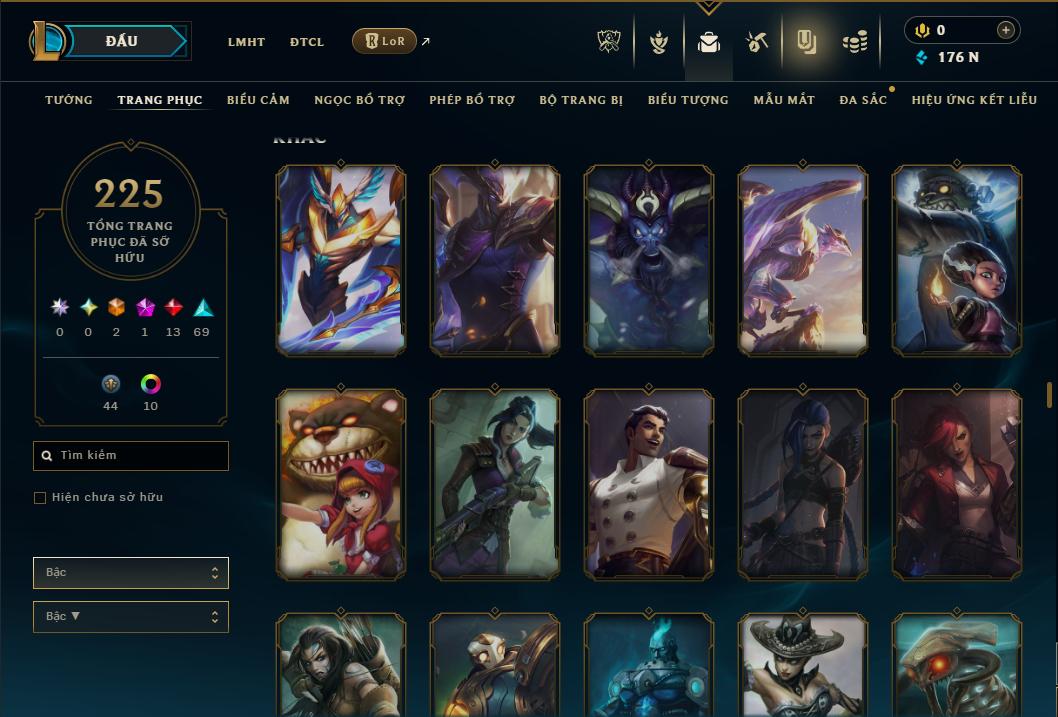Open the HIỆU ỨNG KẾT LIỄU tab

tap(974, 100)
